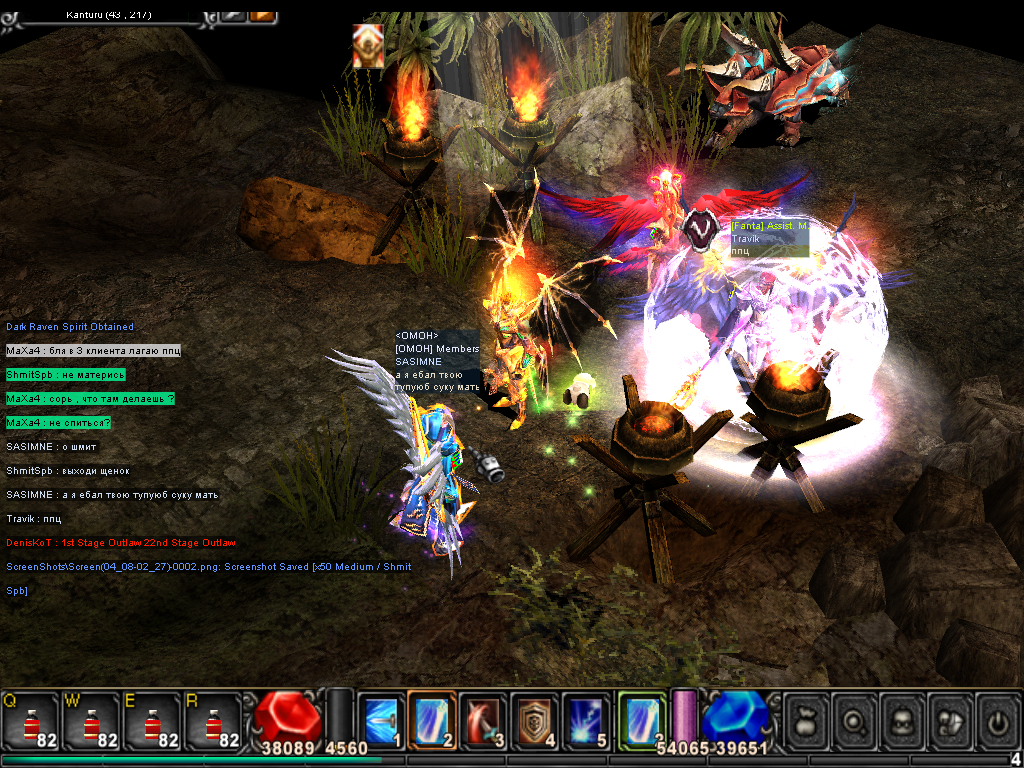Open the current skill selector with green border
Screen dimensions: 1024x768
(x=641, y=719)
